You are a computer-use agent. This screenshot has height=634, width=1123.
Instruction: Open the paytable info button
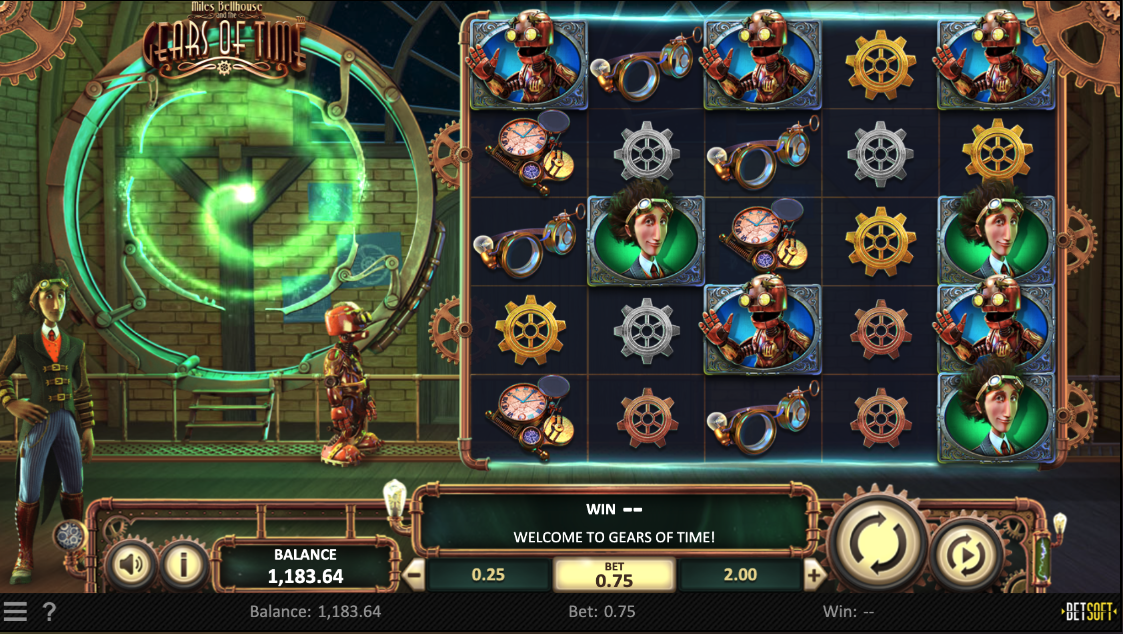click(183, 566)
